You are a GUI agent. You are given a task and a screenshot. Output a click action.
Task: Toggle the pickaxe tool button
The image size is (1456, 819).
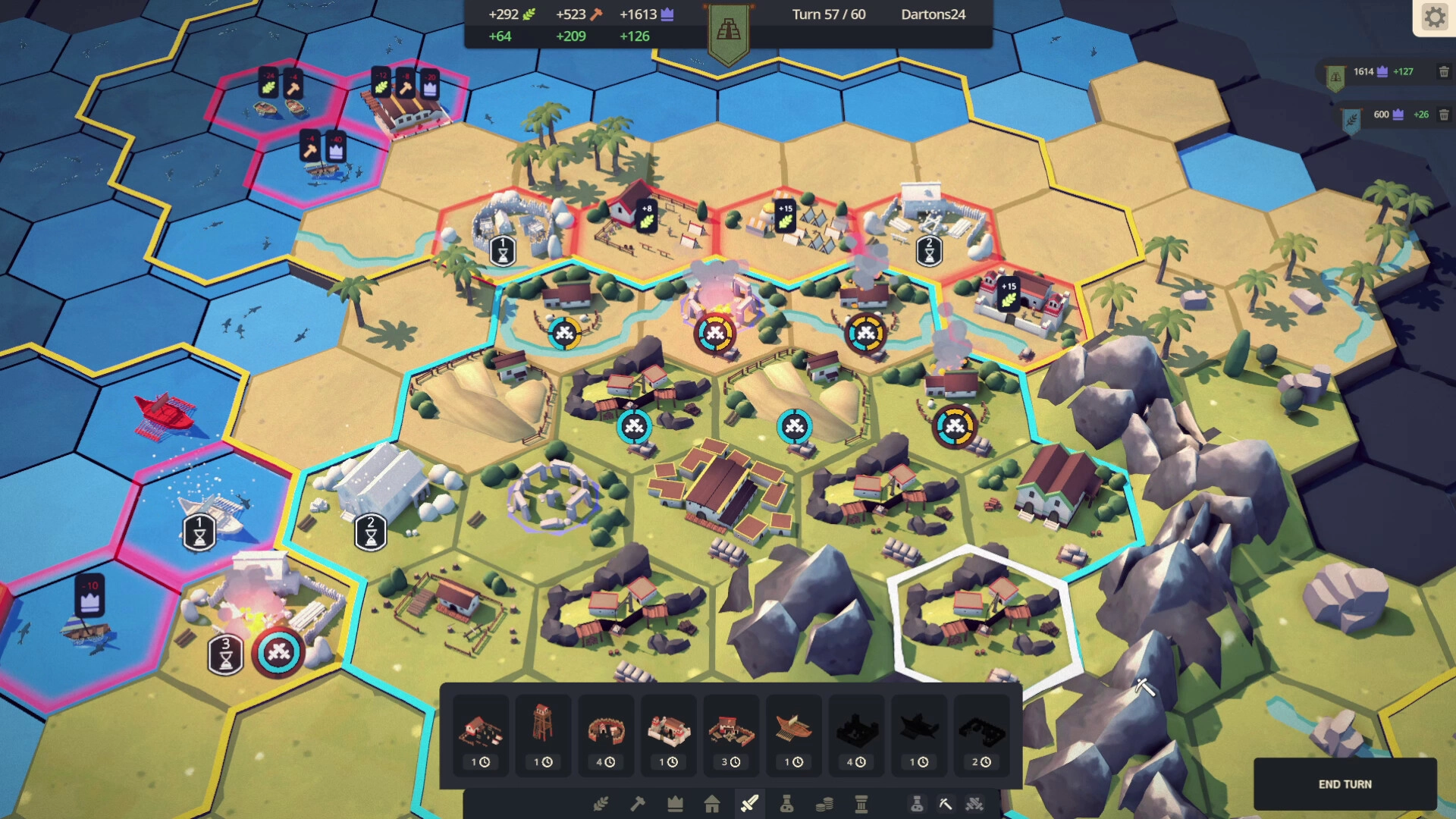pyautogui.click(x=945, y=804)
